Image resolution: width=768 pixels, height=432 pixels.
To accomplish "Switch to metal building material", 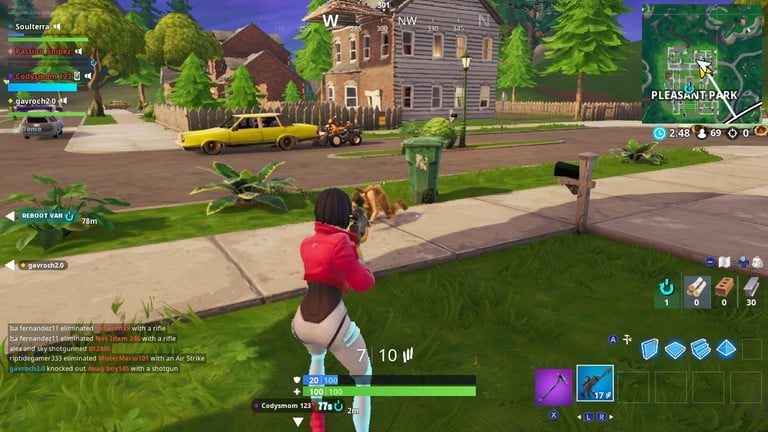I will point(748,289).
